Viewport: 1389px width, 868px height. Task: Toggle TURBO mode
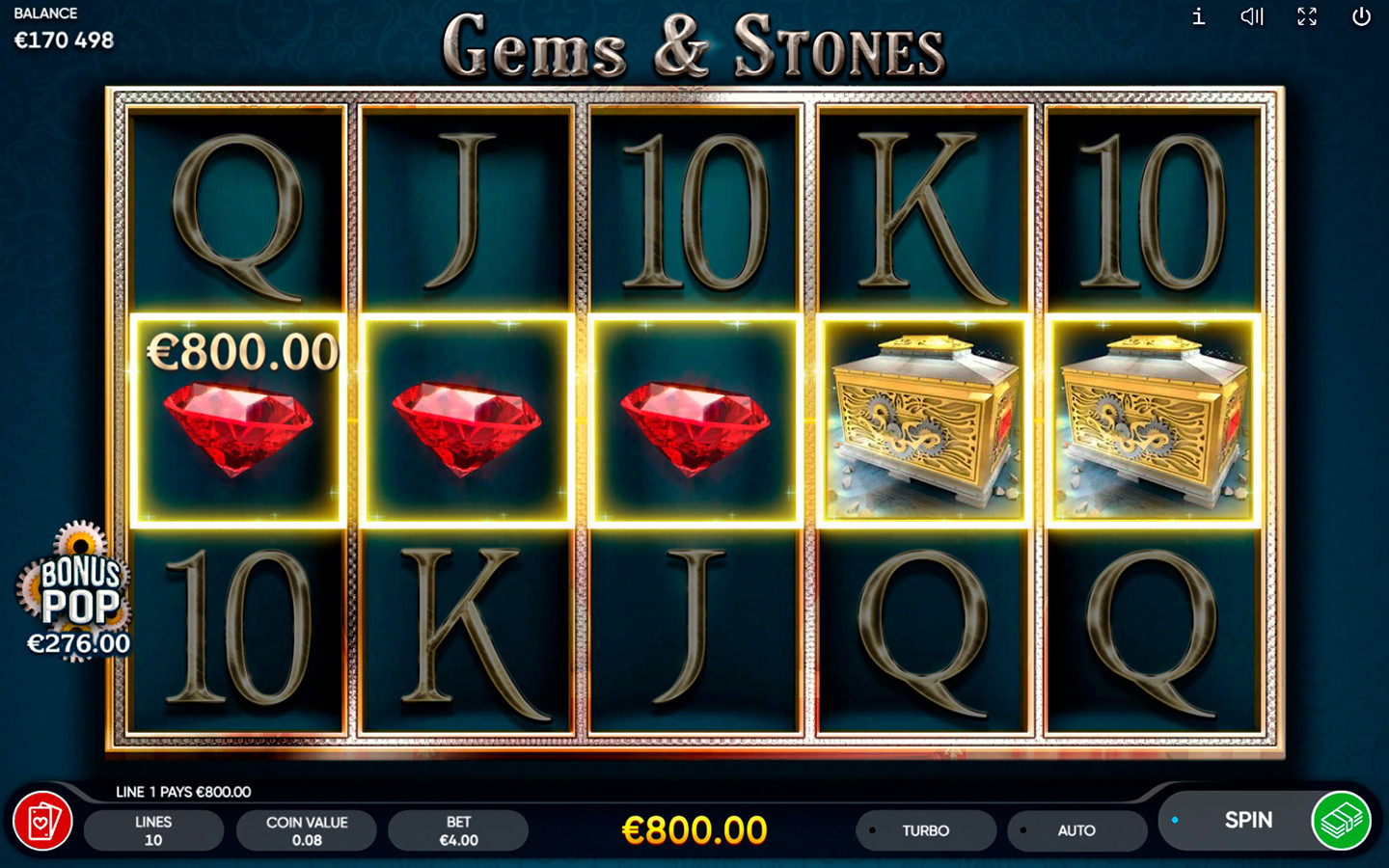coord(925,830)
